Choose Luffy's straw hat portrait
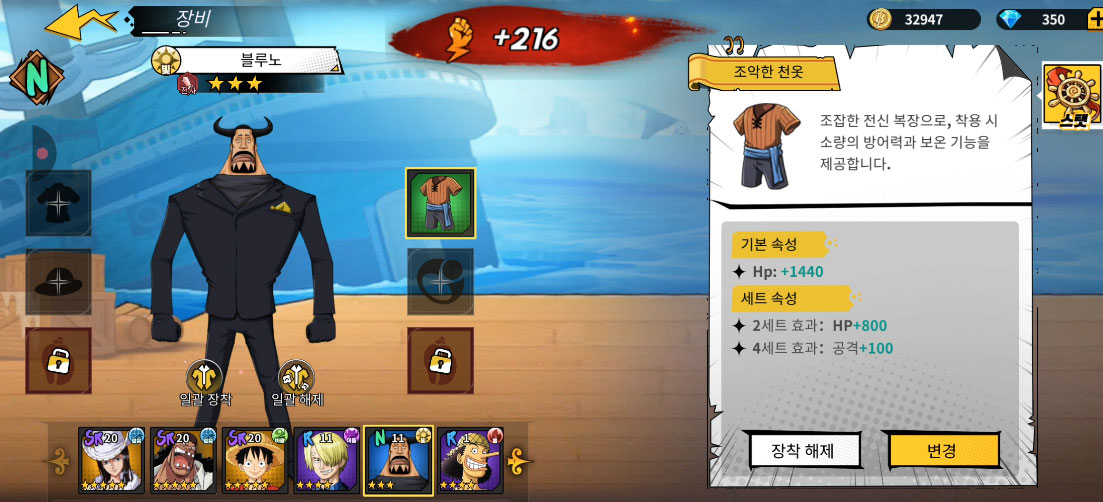 click(x=253, y=460)
